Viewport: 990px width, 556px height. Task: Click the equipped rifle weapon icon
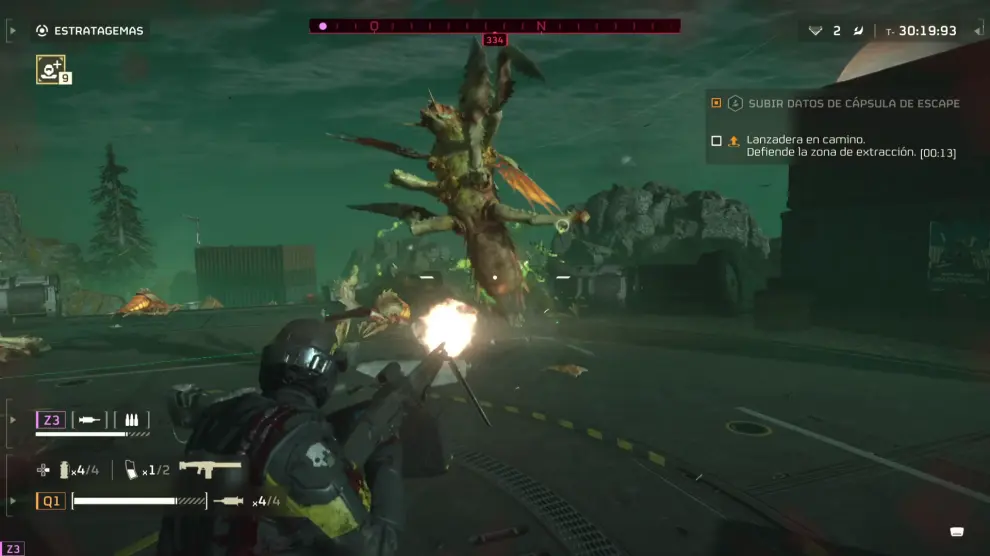click(x=210, y=468)
